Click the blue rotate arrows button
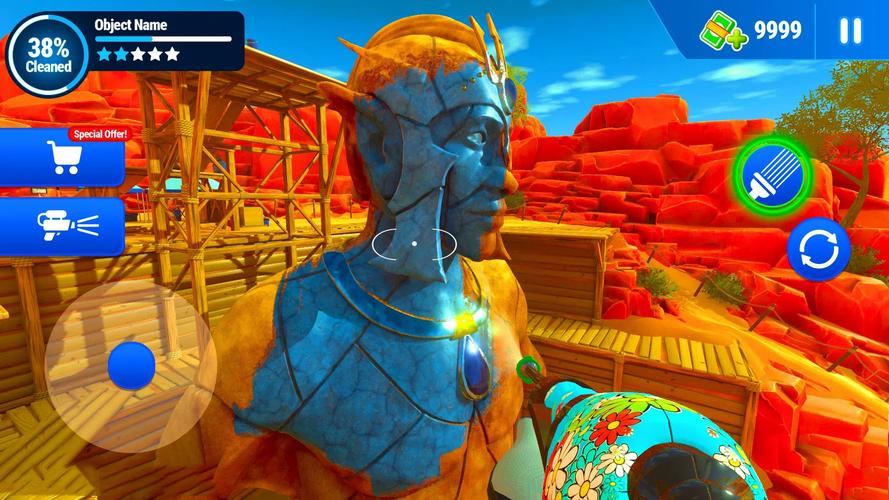889x500 pixels. (x=818, y=249)
